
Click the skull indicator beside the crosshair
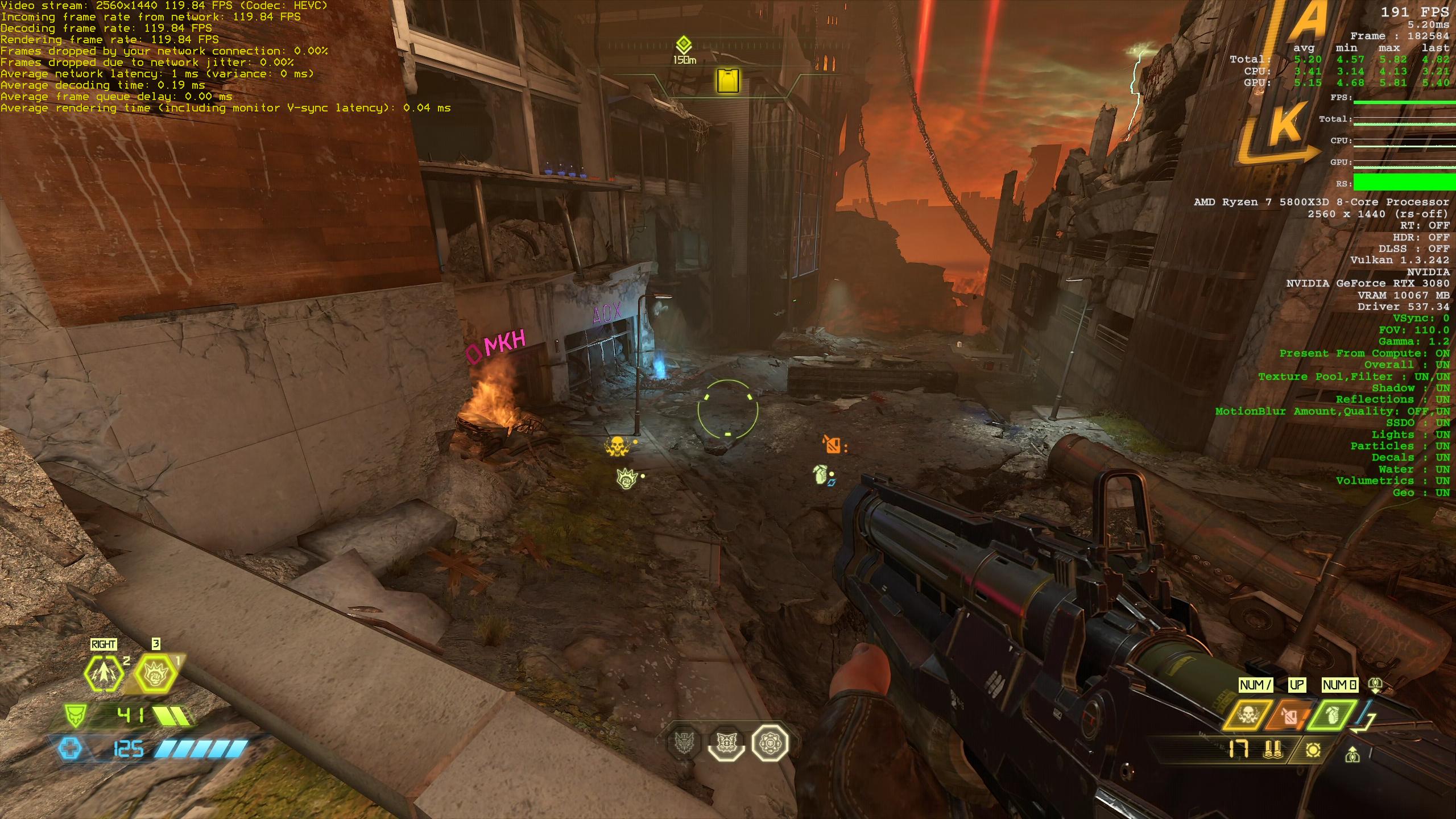coord(617,446)
